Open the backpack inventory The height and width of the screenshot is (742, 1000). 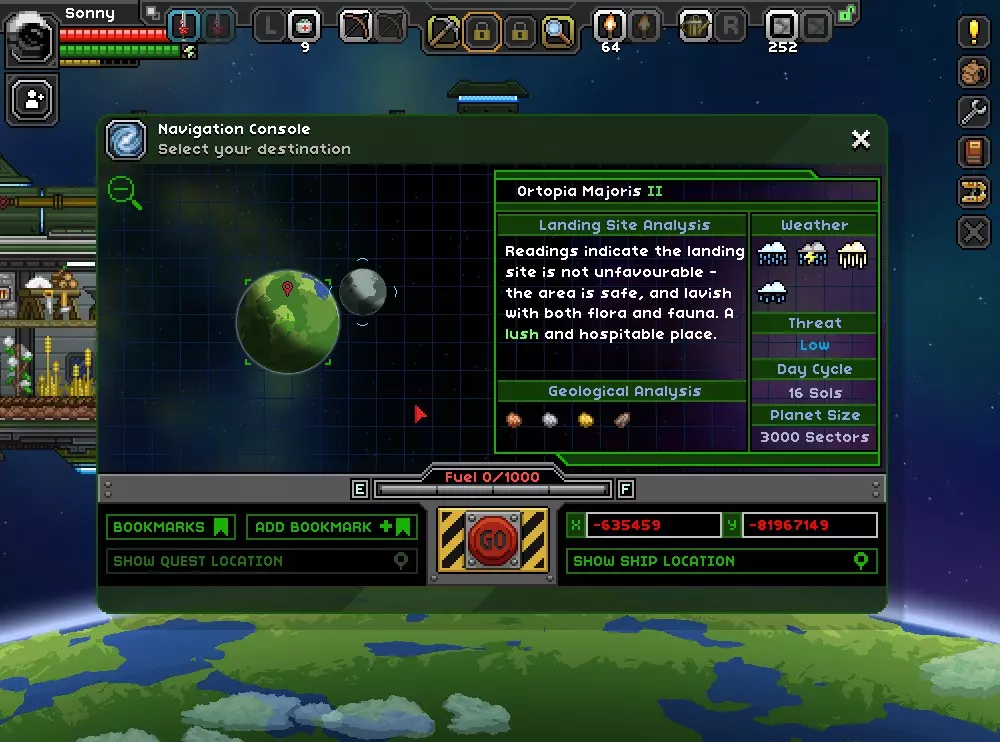click(x=973, y=72)
